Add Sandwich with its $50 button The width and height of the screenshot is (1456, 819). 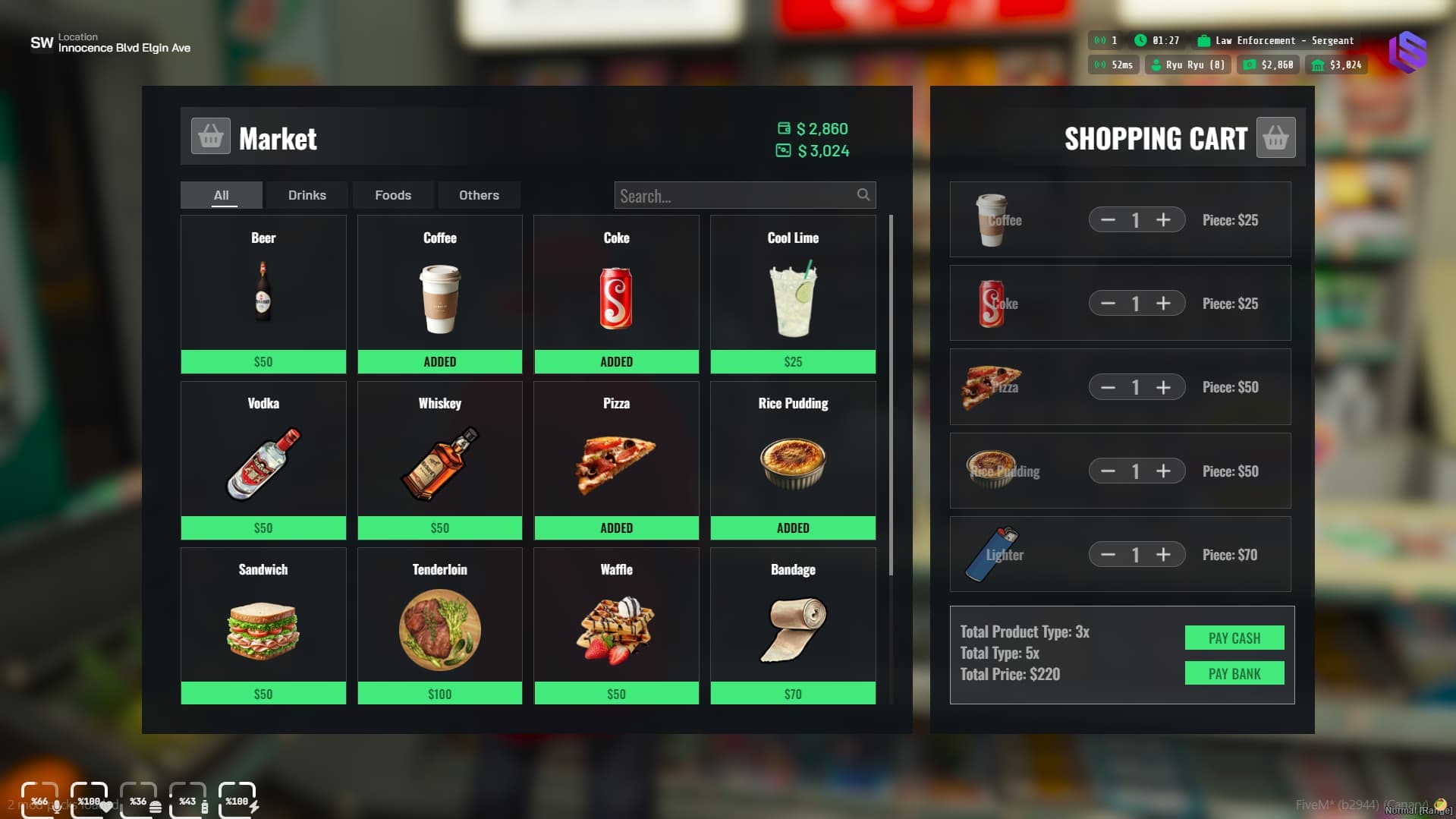point(263,694)
